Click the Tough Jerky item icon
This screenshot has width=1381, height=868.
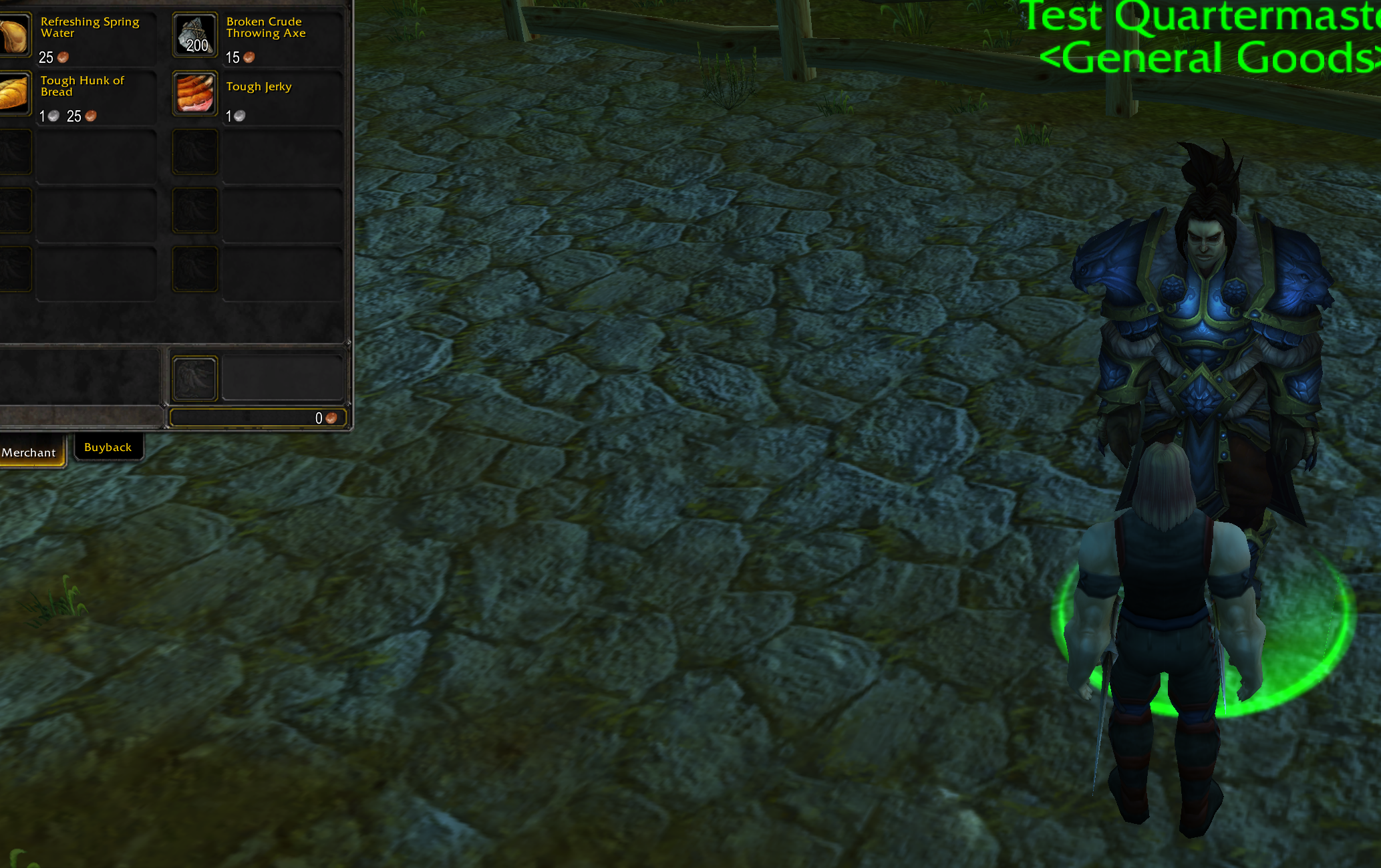[x=194, y=93]
